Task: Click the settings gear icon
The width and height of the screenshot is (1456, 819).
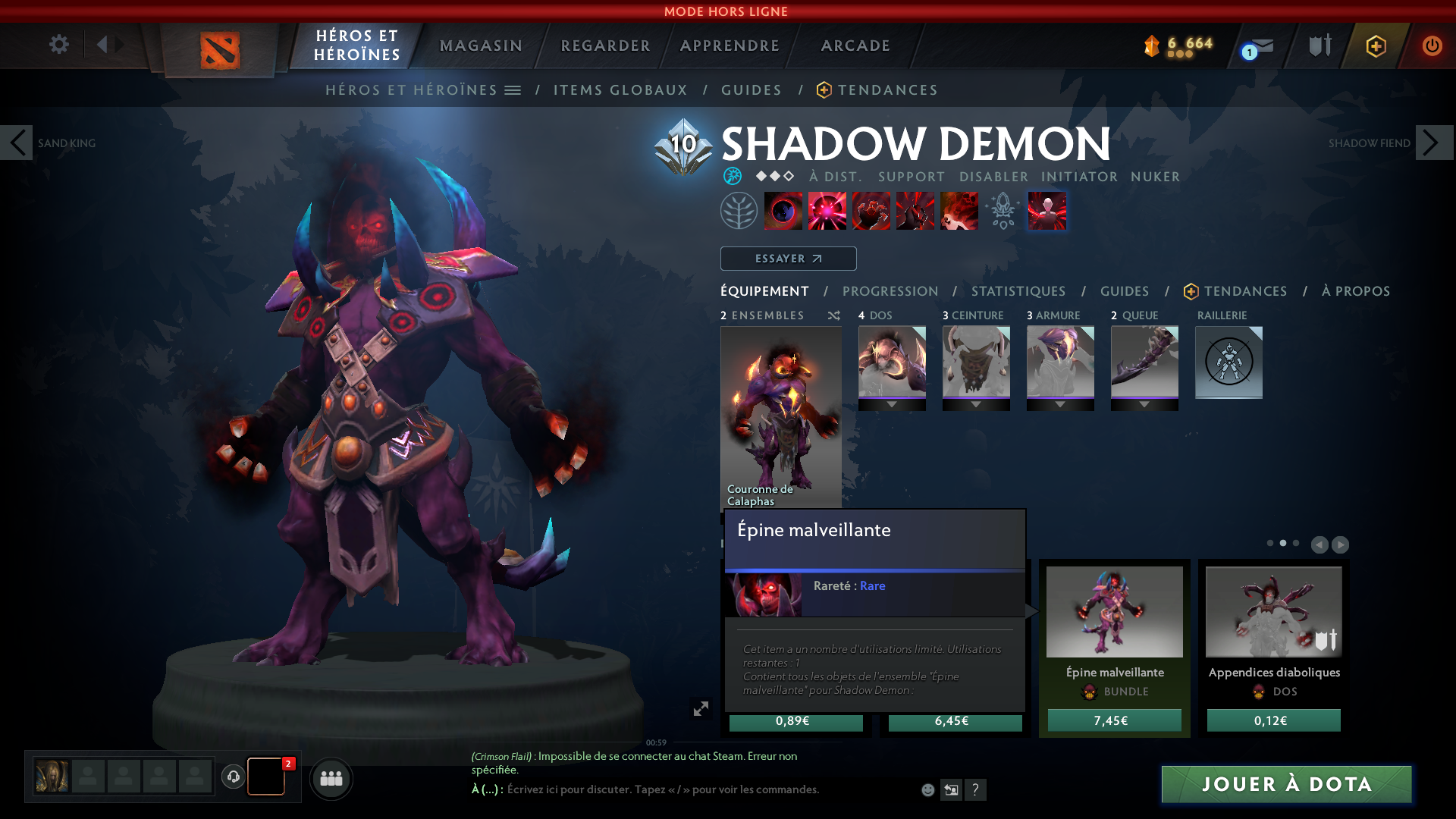Action: coord(58,45)
